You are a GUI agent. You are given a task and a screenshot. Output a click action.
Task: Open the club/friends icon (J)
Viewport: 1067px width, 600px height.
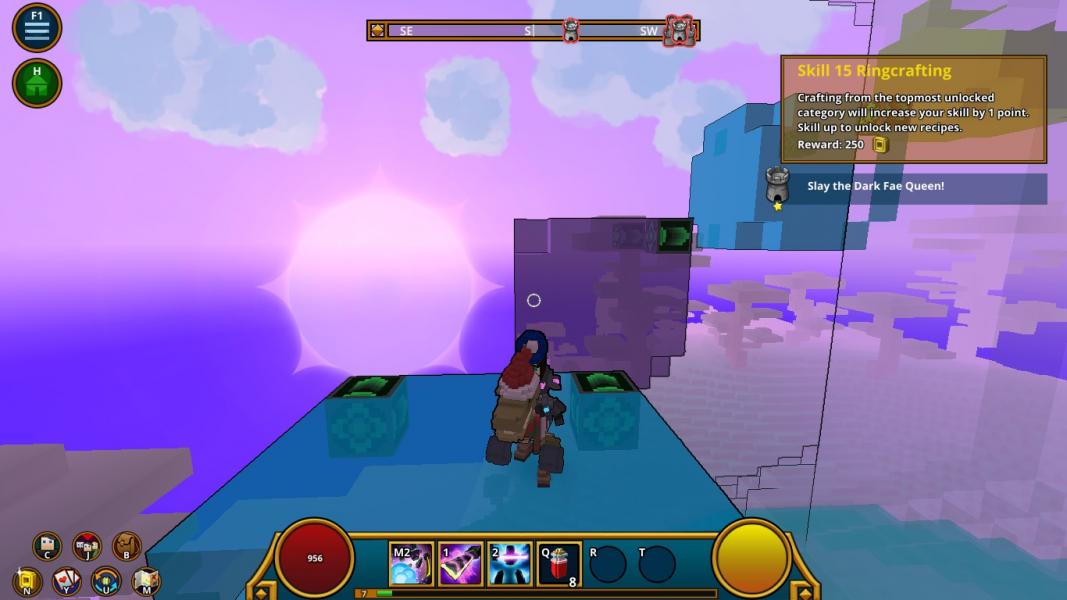click(87, 546)
